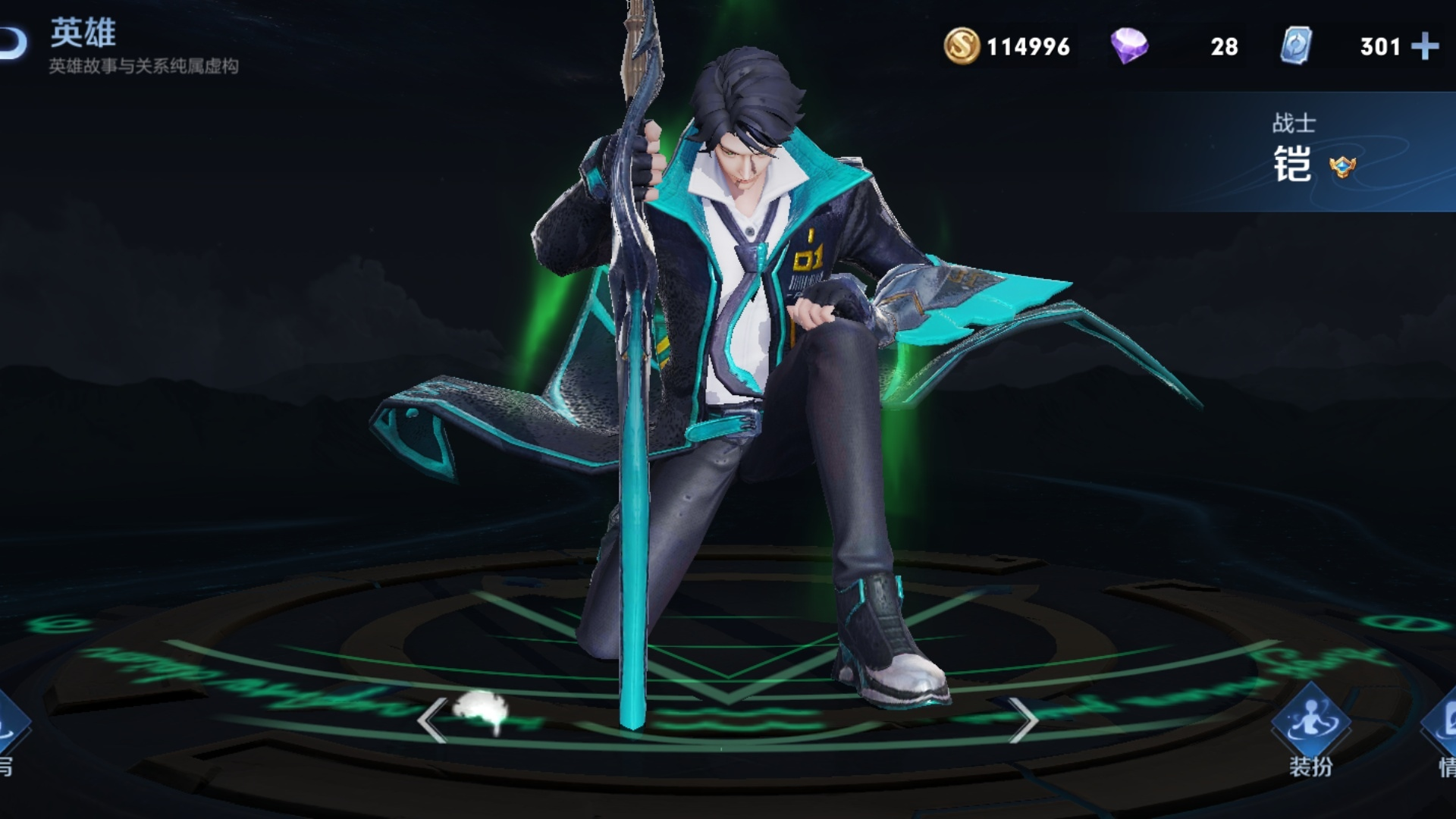Image resolution: width=1456 pixels, height=819 pixels.
Task: Click the blue voucher ticket icon
Action: (1296, 46)
